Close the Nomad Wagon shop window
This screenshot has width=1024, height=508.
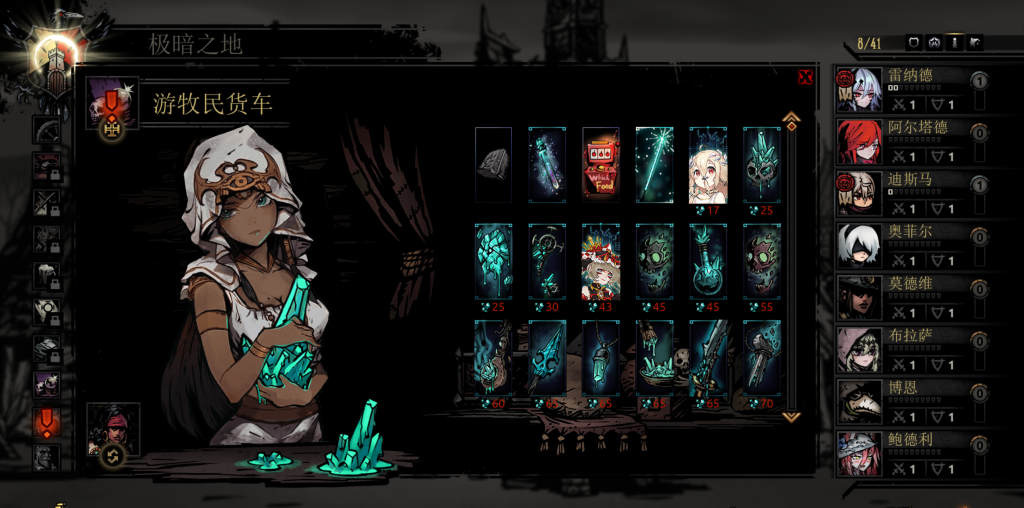click(805, 78)
